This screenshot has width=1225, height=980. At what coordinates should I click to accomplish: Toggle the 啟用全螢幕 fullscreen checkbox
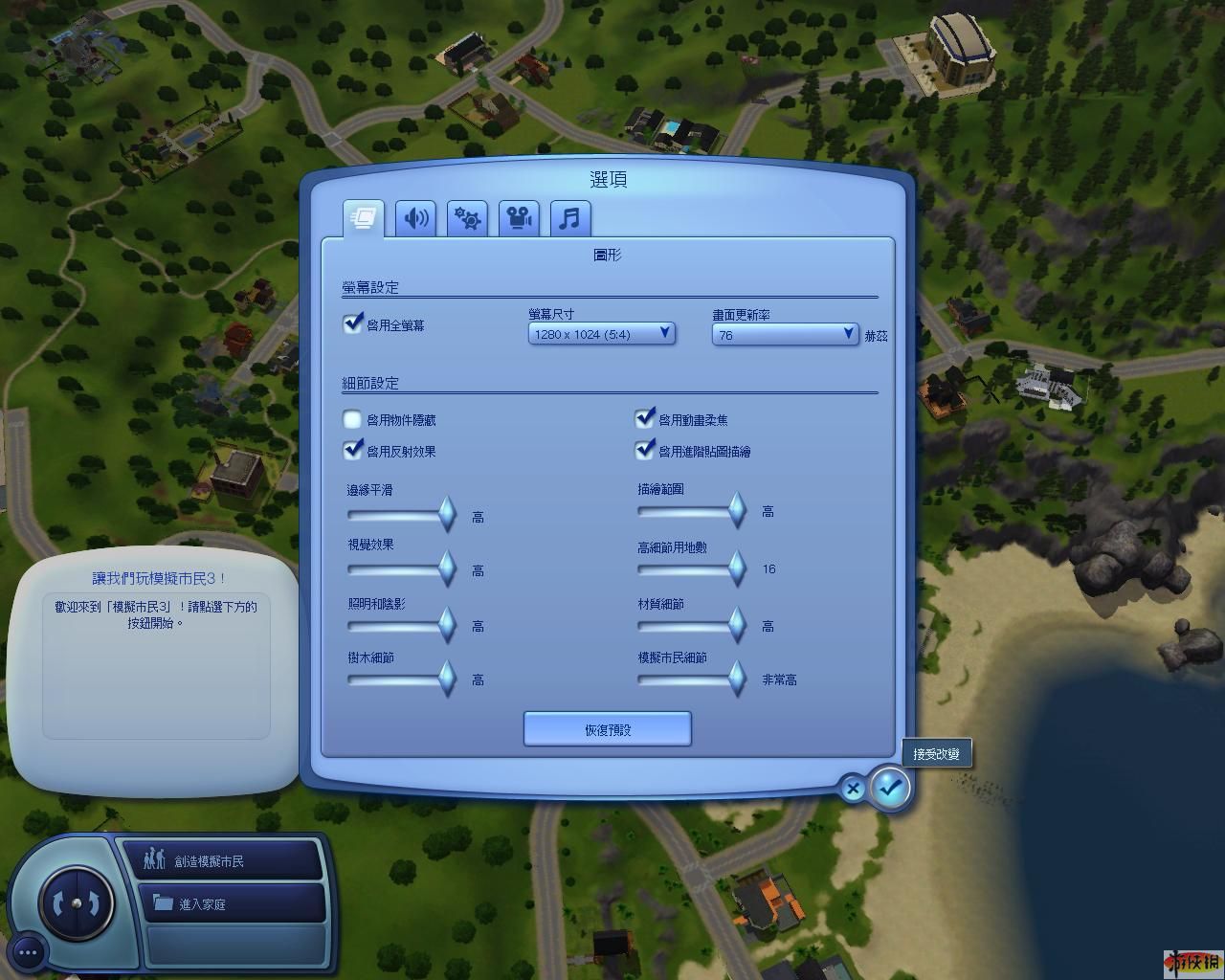tap(353, 324)
